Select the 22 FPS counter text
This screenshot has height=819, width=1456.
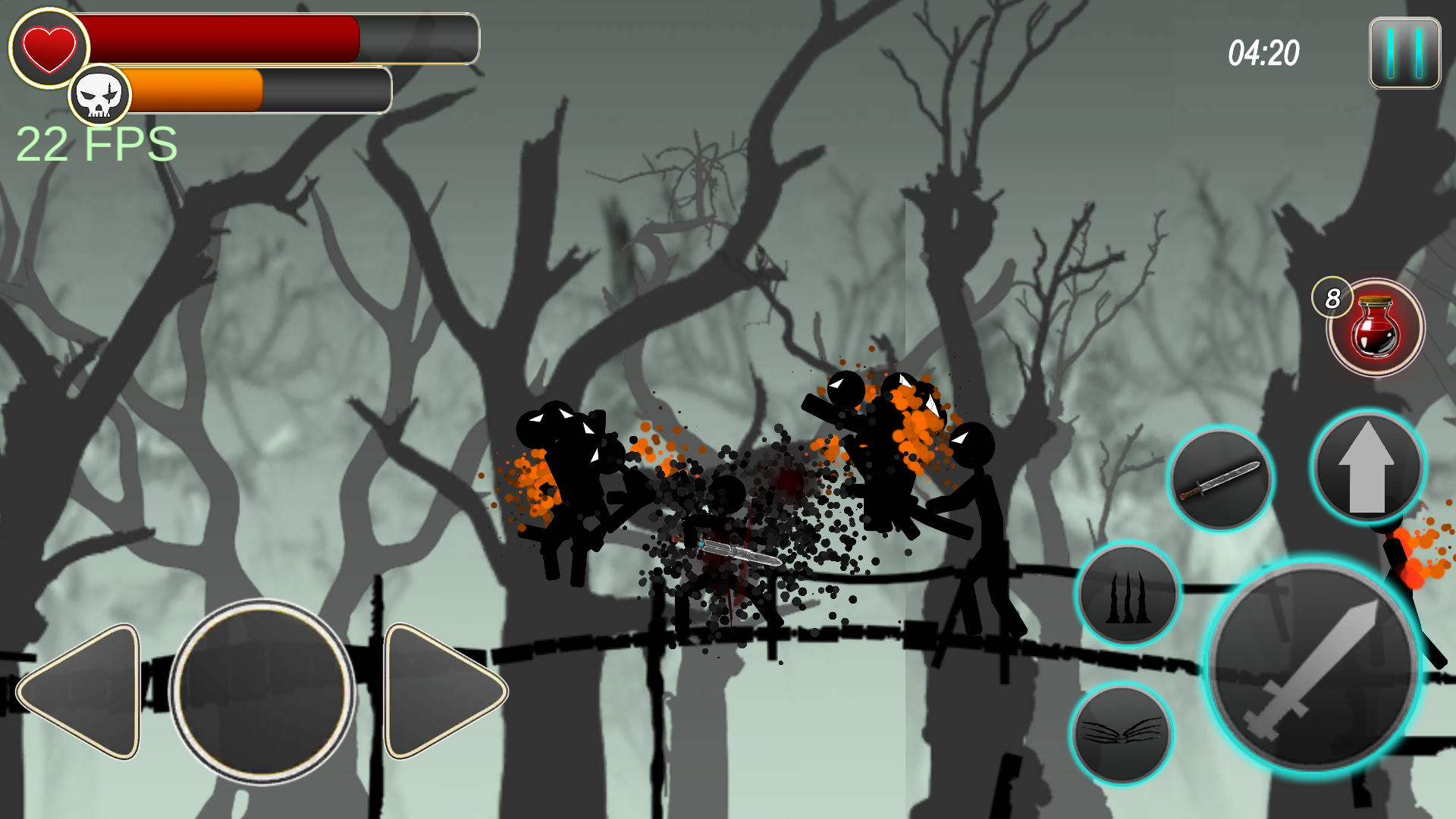(96, 143)
